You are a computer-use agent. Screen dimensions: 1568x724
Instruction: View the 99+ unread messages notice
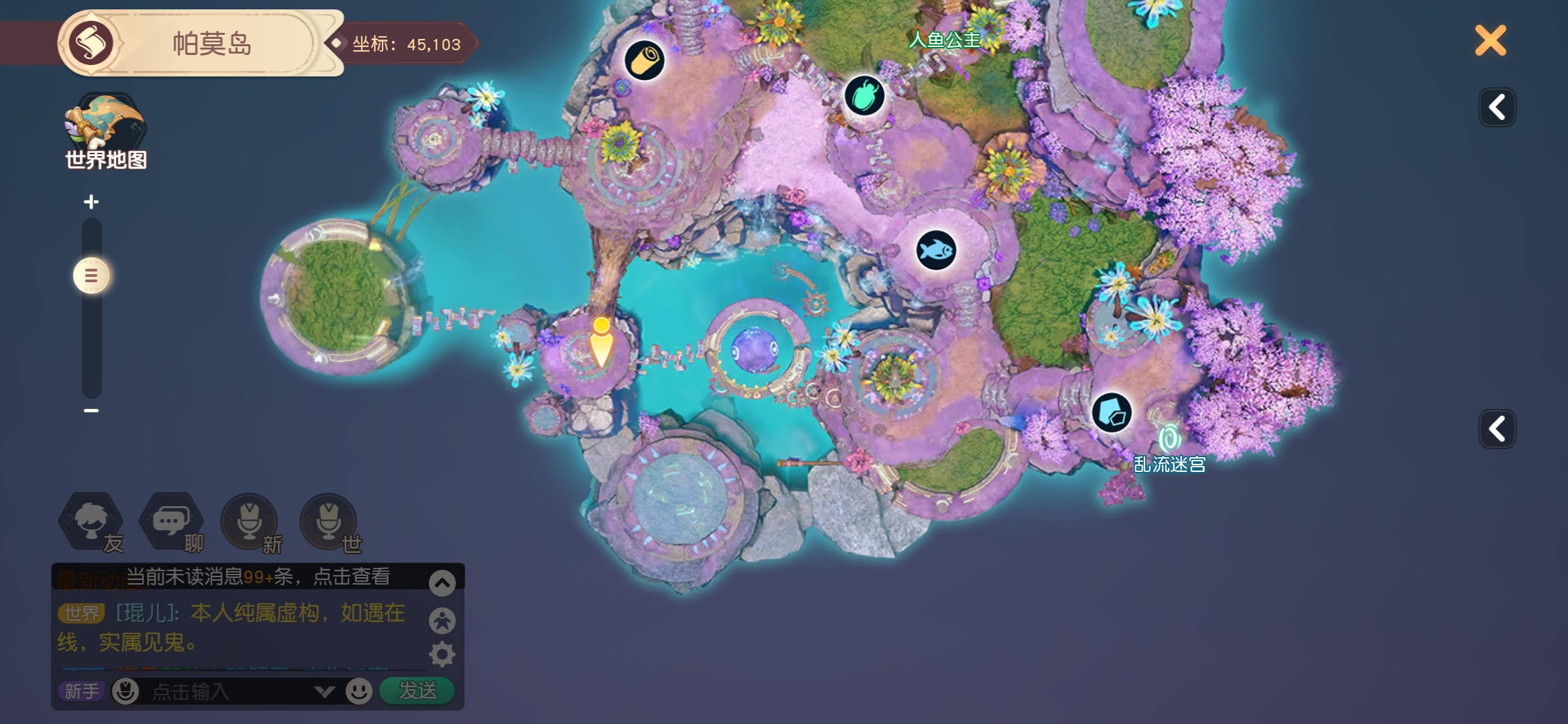click(x=258, y=577)
